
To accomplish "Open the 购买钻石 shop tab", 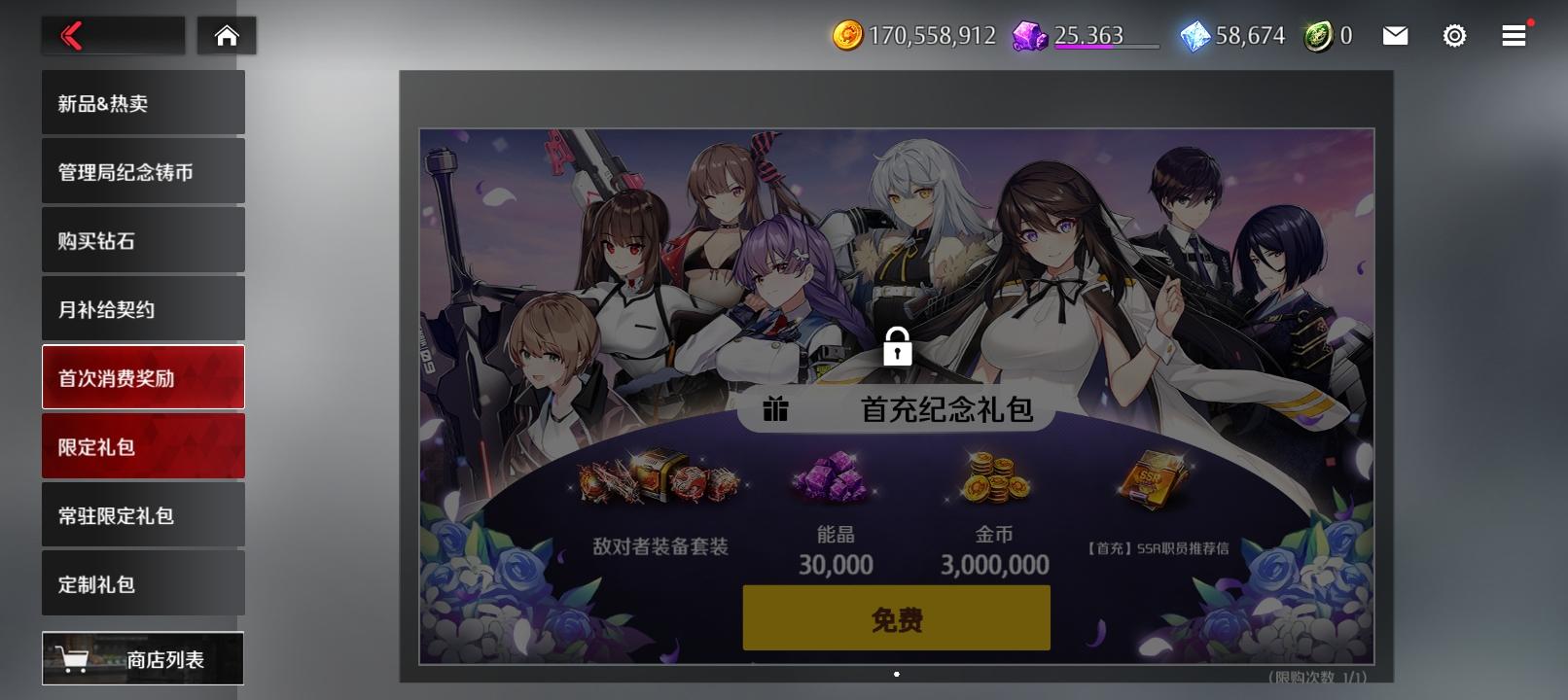I will click(x=142, y=239).
